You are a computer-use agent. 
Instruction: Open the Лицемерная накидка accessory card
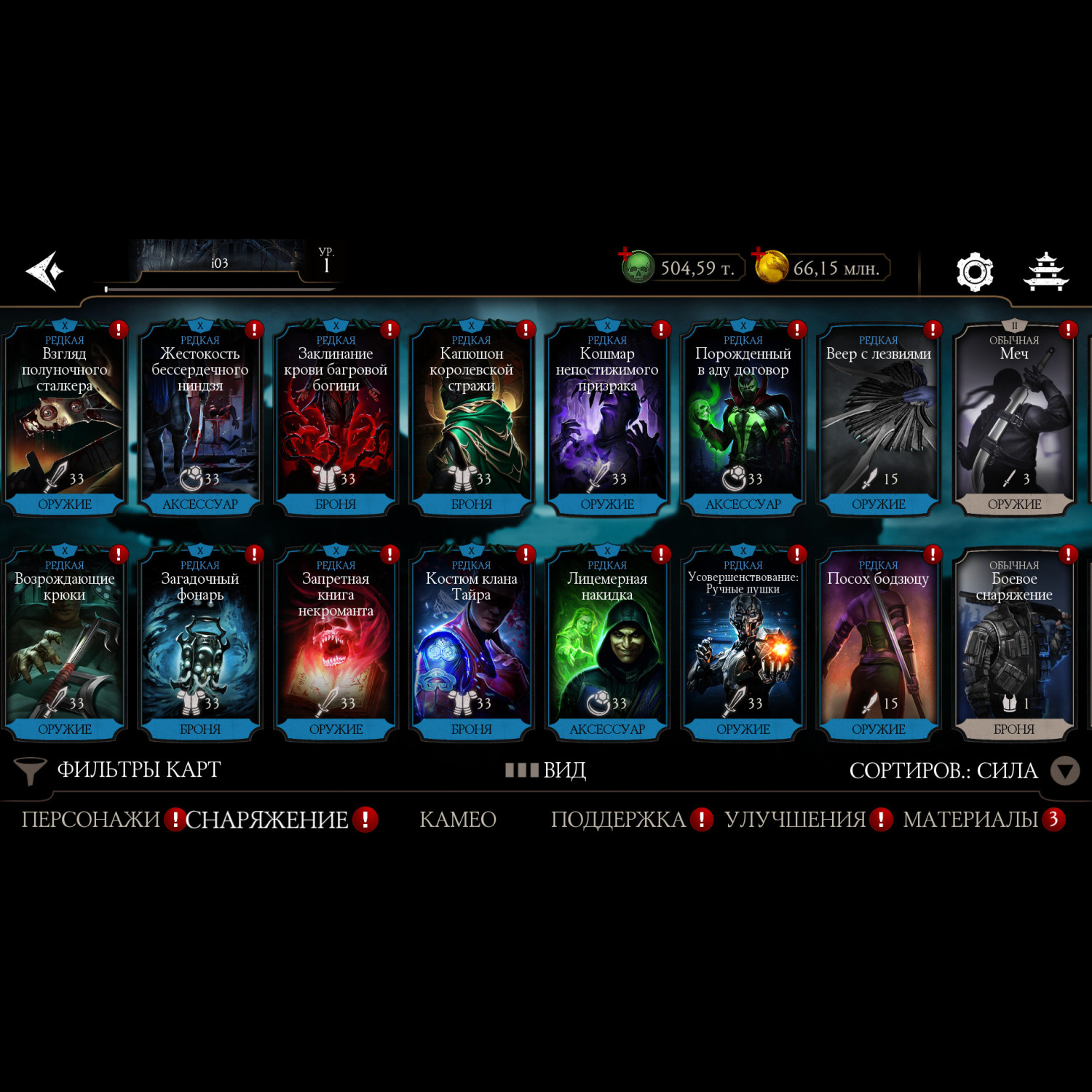607,644
